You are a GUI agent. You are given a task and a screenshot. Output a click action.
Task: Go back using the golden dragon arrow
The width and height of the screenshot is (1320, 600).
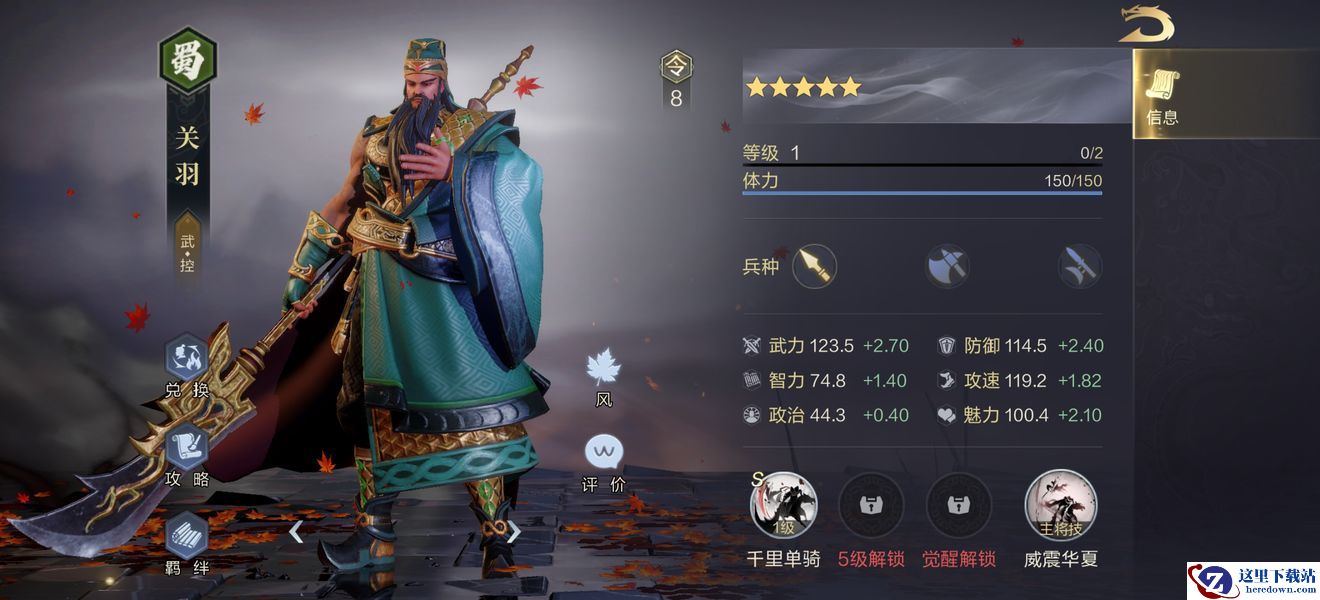click(1146, 23)
